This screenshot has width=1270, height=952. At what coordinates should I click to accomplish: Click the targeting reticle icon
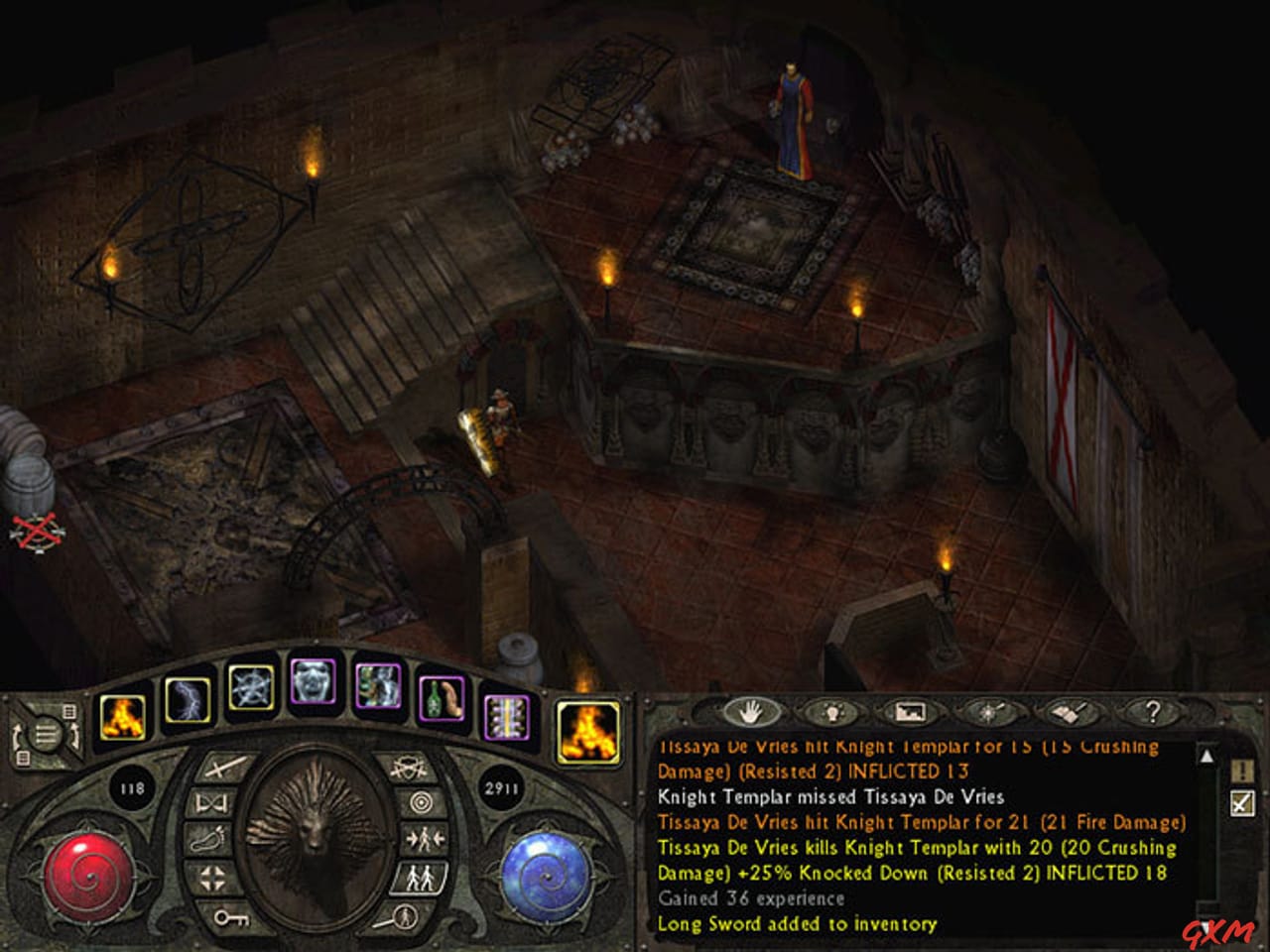coord(422,801)
